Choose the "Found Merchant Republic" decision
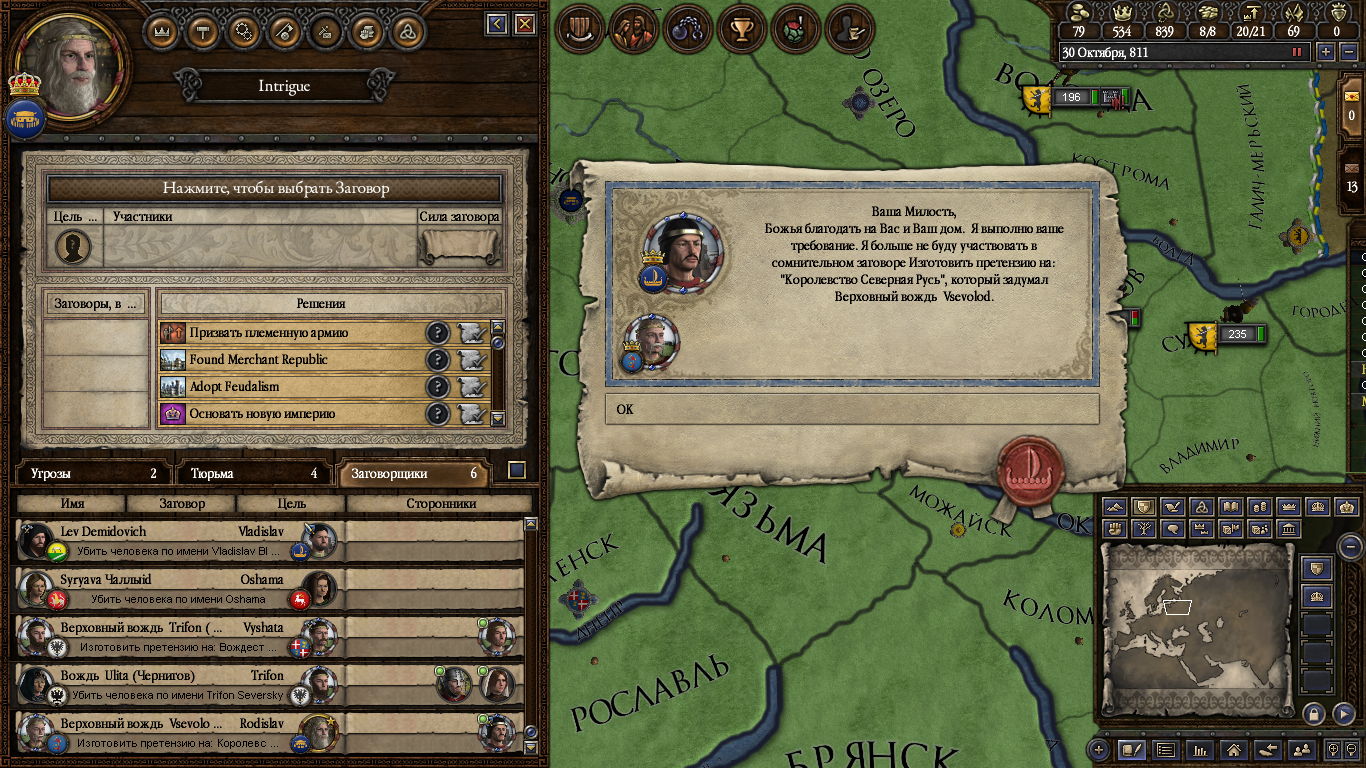Image resolution: width=1366 pixels, height=768 pixels. 290,360
